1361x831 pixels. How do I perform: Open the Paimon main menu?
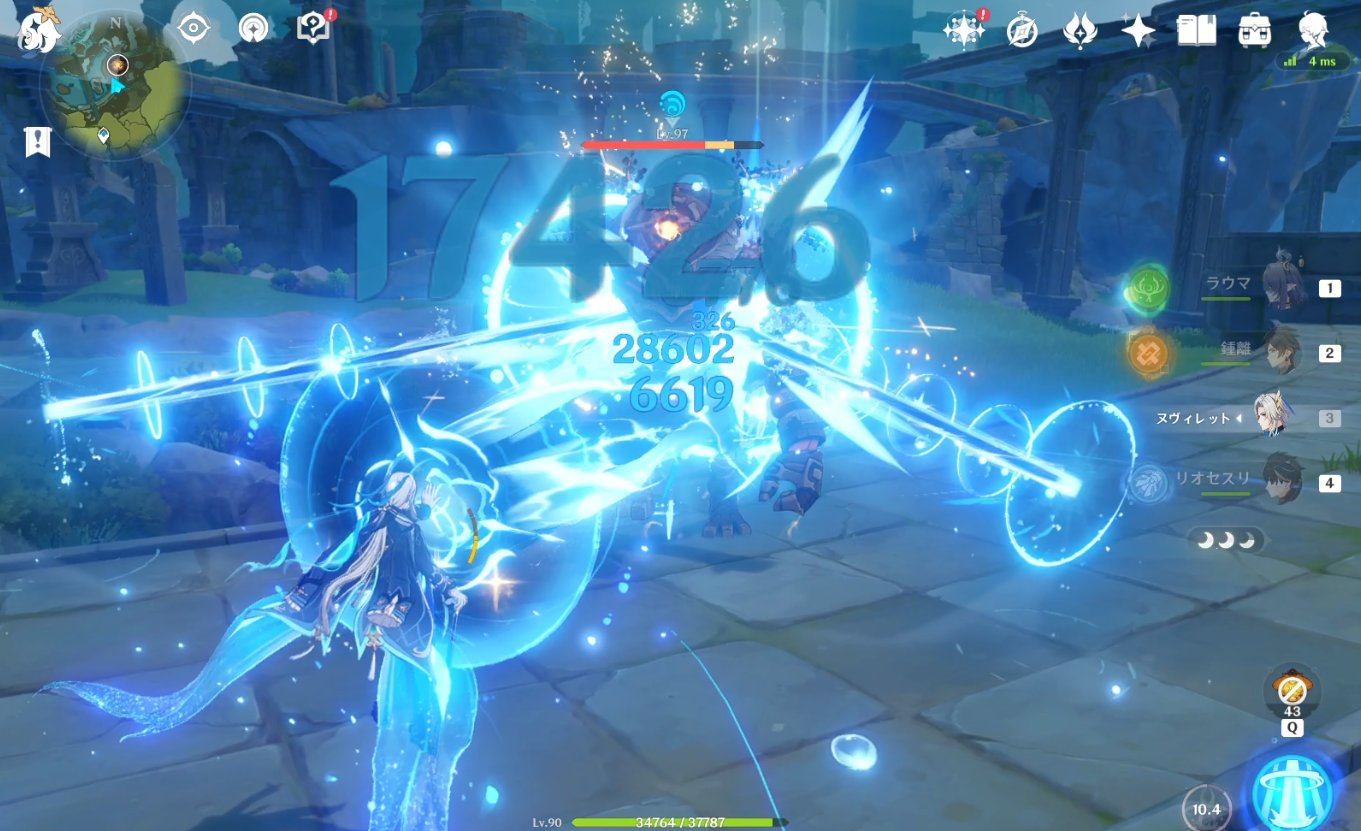click(40, 29)
